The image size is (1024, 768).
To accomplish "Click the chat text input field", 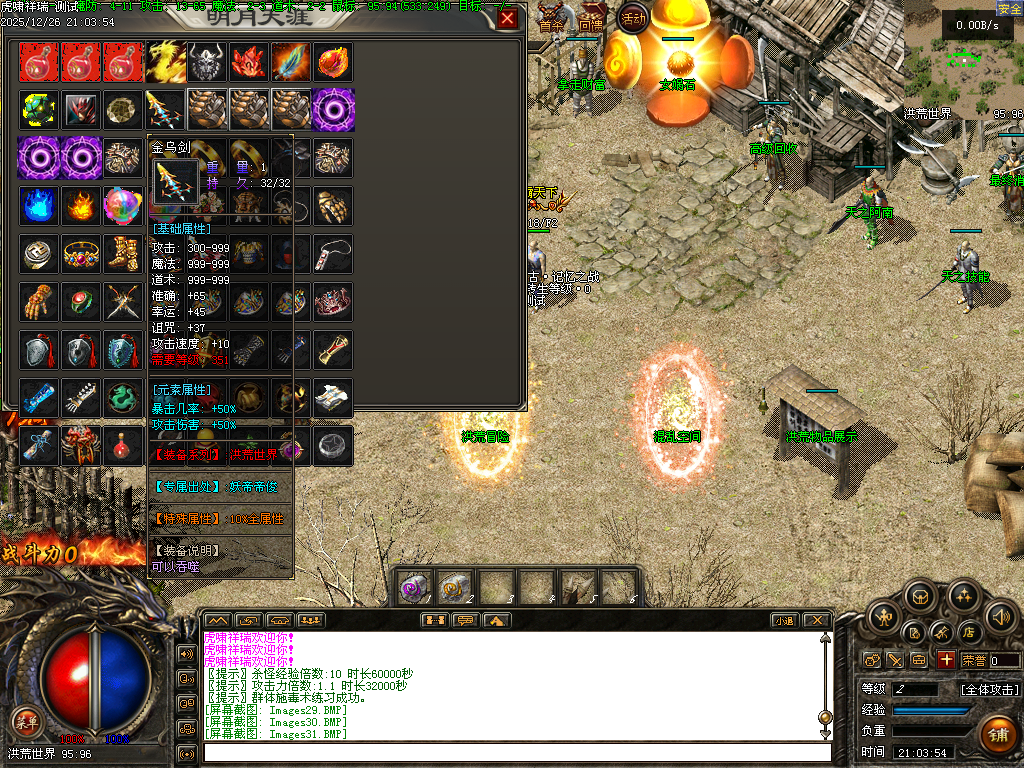I will click(x=515, y=752).
